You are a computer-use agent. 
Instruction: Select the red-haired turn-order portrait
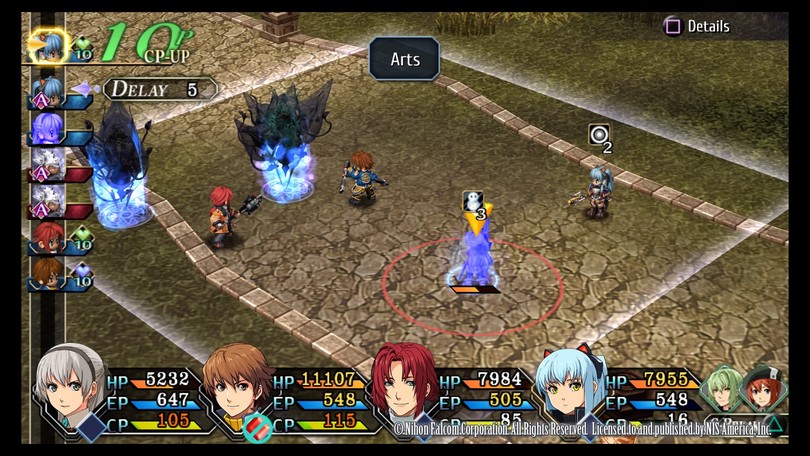(47, 238)
